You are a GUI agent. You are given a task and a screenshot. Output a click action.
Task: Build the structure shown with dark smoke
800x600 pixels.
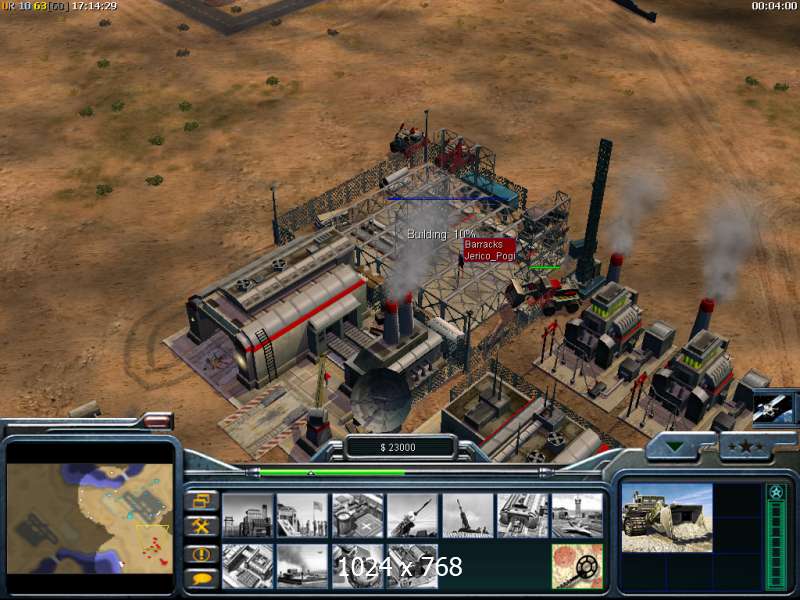coord(302,566)
